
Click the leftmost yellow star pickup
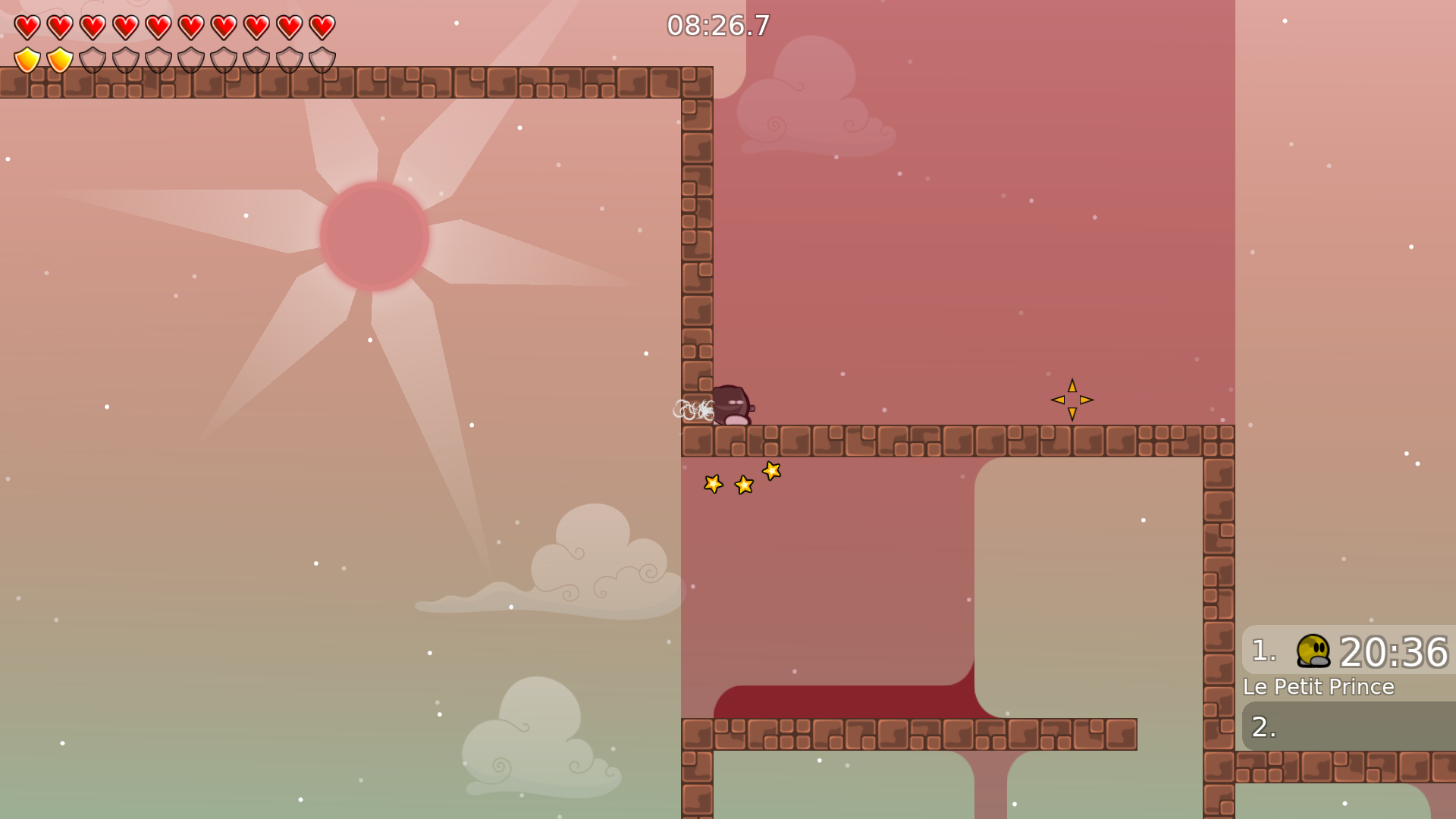[x=713, y=484]
